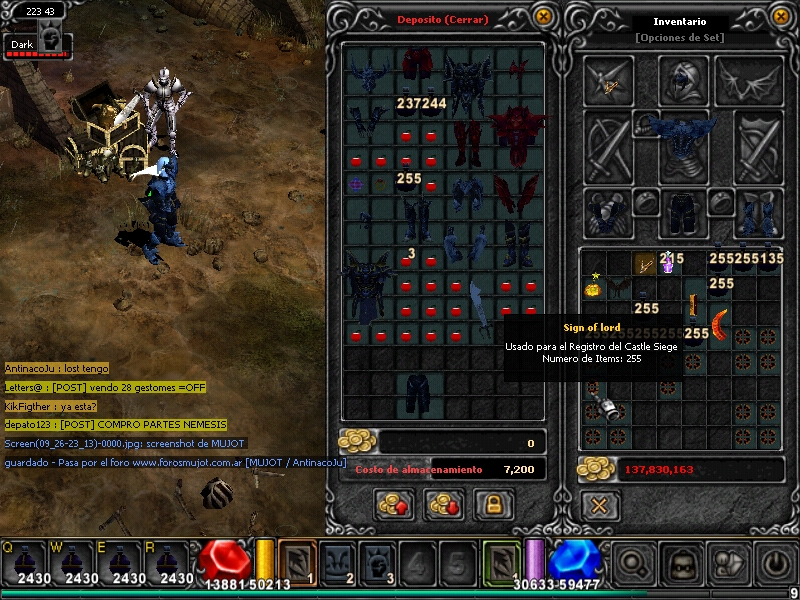This screenshot has height=600, width=800.
Task: Select the equipped wings slot
Action: point(759,79)
